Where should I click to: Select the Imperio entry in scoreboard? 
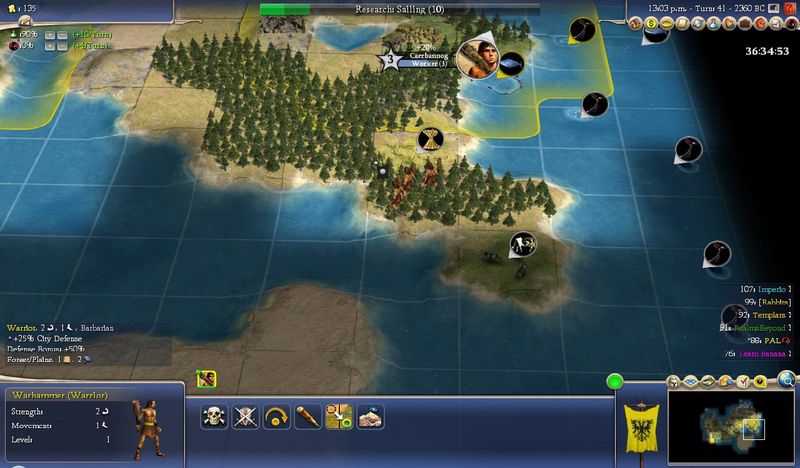click(x=768, y=288)
